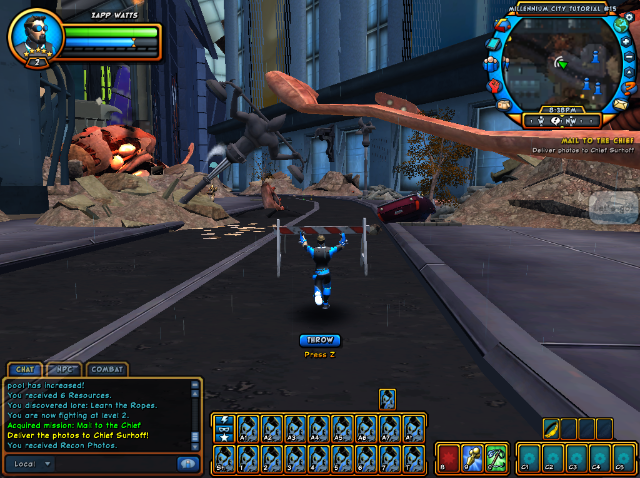Open the group of people social icon
640x478 pixels.
pyautogui.click(x=491, y=65)
